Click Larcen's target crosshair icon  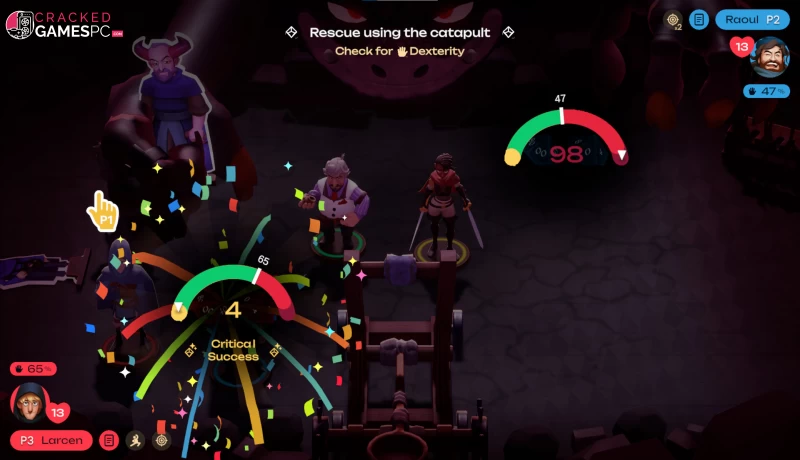tap(161, 440)
